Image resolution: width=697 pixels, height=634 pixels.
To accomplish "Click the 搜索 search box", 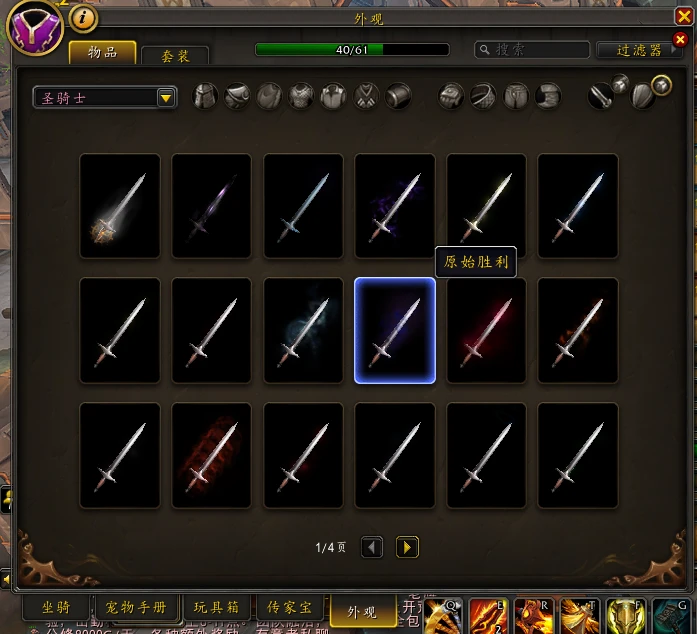I will click(x=532, y=49).
